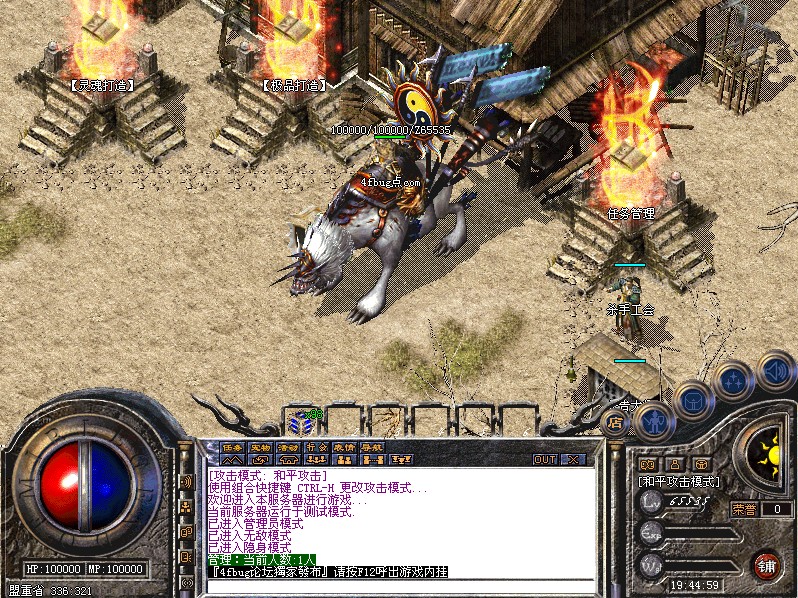Open the character status round button
Screen dimensions: 798x598
(x=653, y=421)
